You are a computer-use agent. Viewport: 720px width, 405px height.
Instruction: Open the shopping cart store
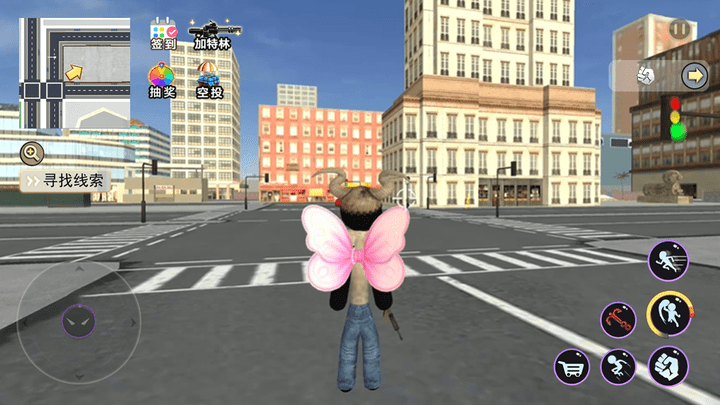[572, 366]
